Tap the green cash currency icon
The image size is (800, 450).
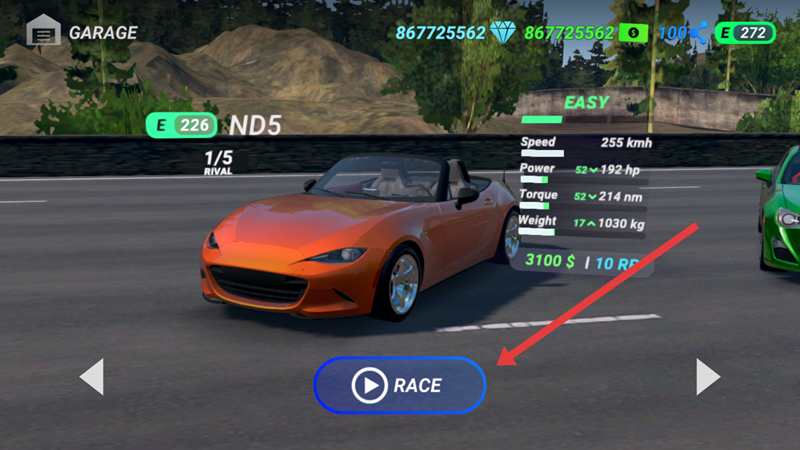click(633, 33)
